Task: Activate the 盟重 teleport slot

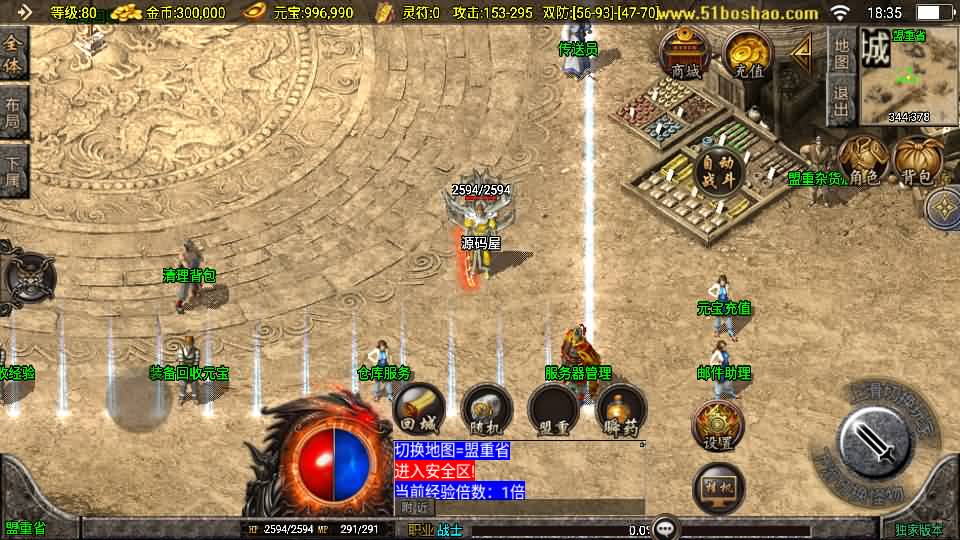Action: pos(553,408)
